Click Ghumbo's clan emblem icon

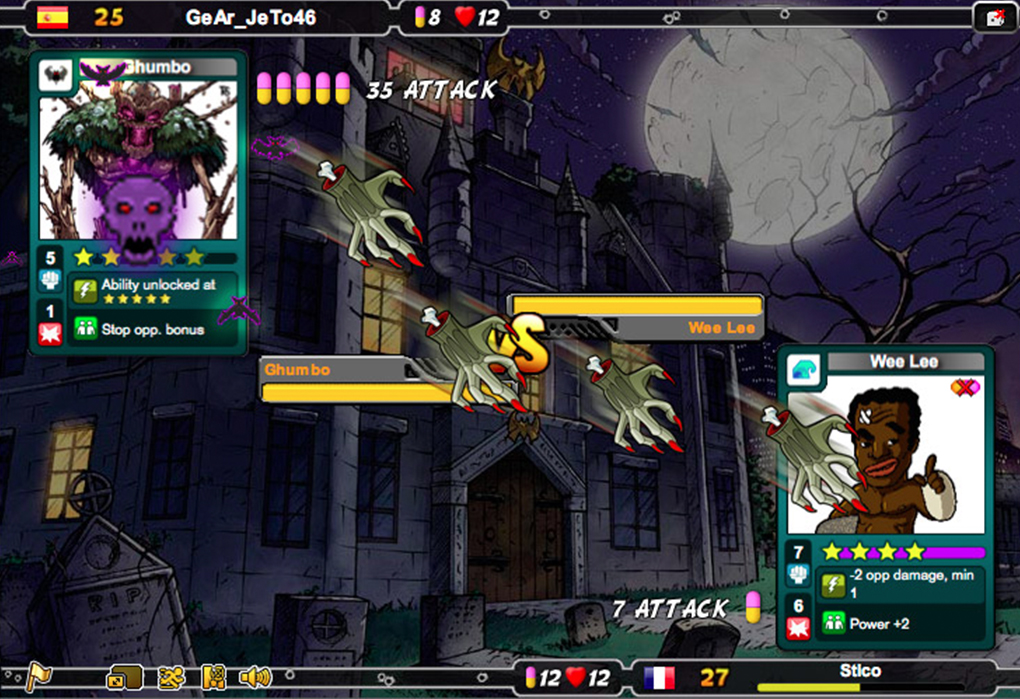[x=55, y=76]
